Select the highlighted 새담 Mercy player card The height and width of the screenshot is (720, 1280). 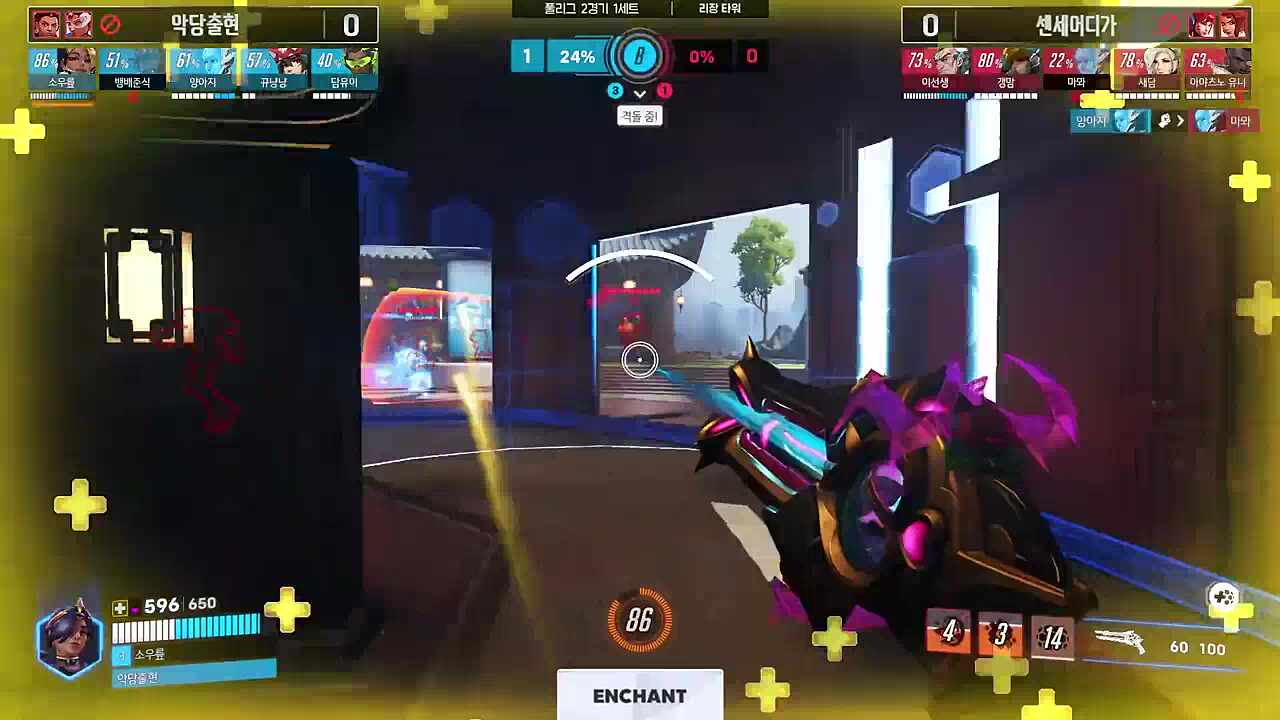click(x=1147, y=69)
